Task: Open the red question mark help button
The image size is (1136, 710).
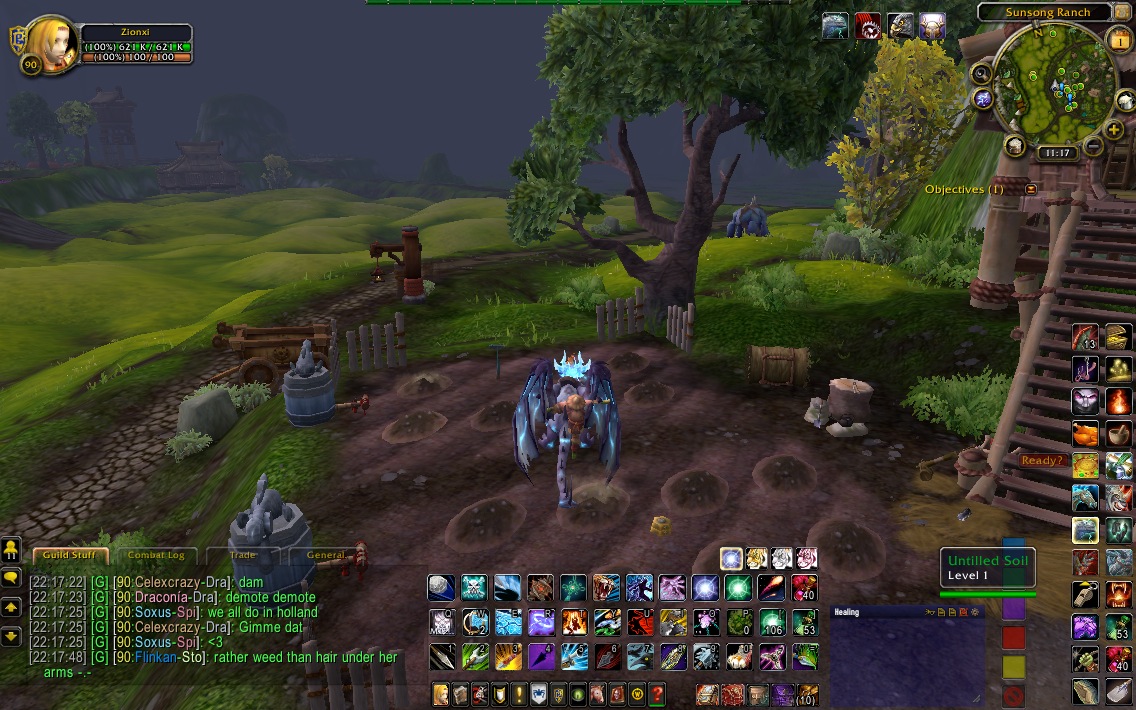Action: click(657, 693)
